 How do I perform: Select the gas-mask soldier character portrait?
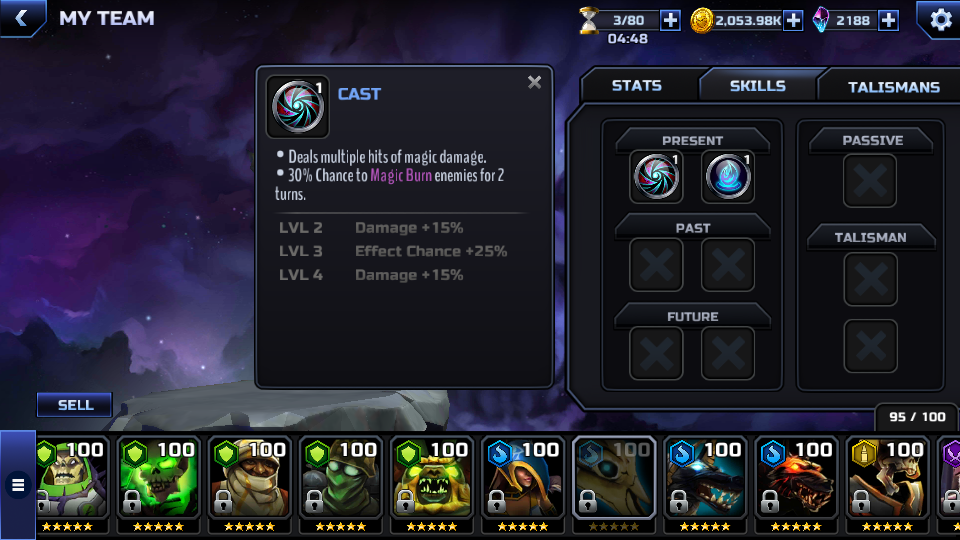tap(340, 478)
